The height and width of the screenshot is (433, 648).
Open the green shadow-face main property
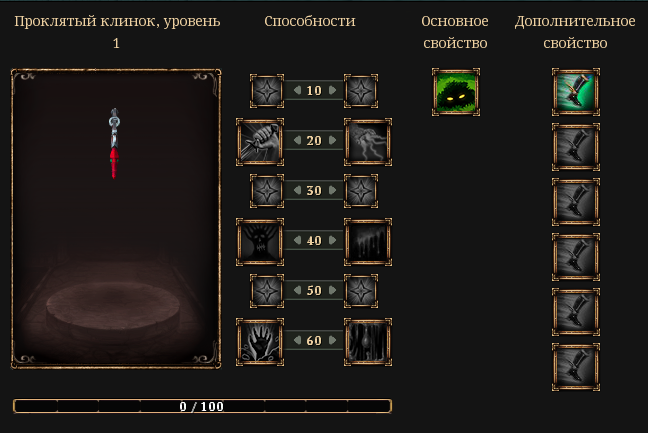point(456,92)
